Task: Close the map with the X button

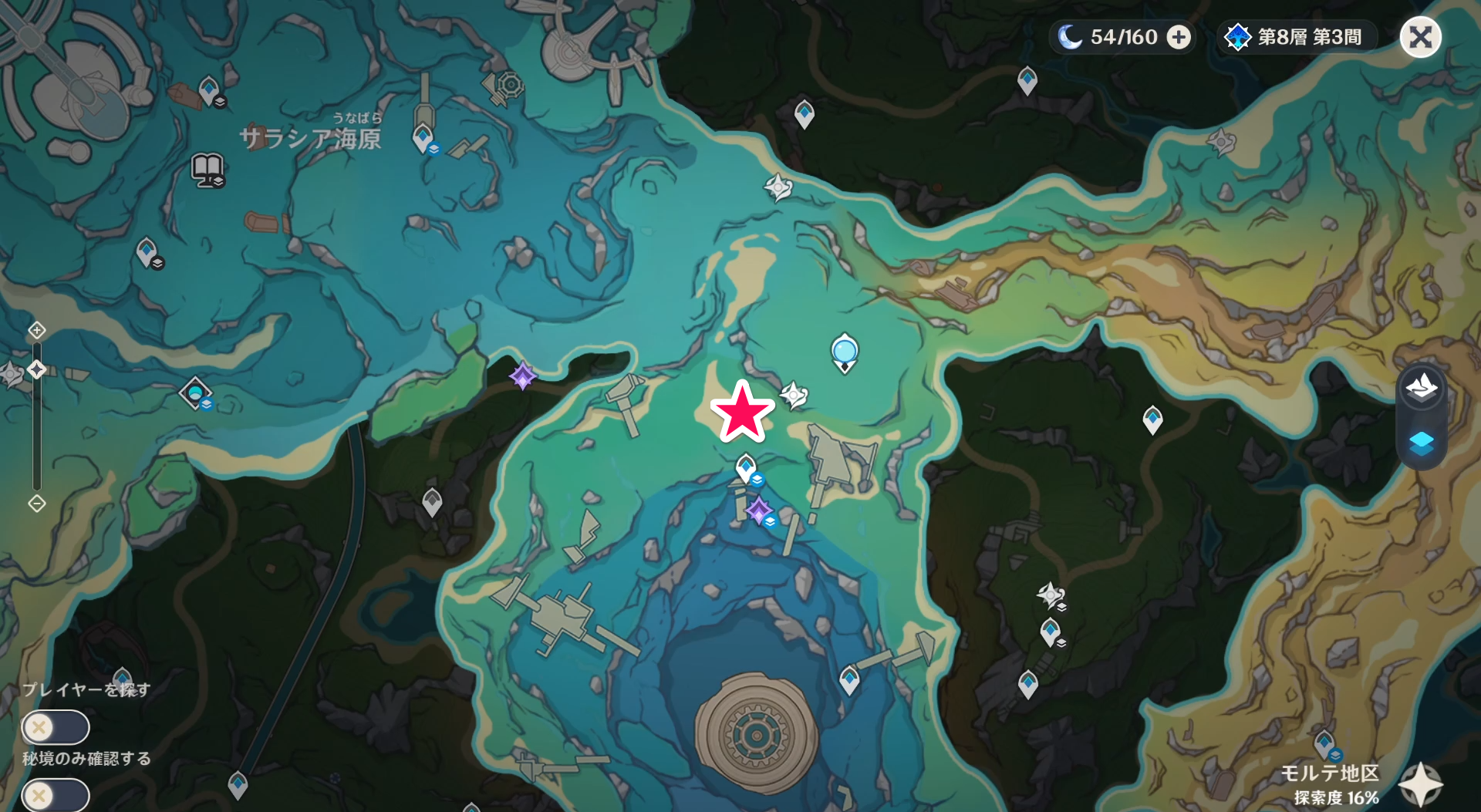Action: coord(1420,36)
